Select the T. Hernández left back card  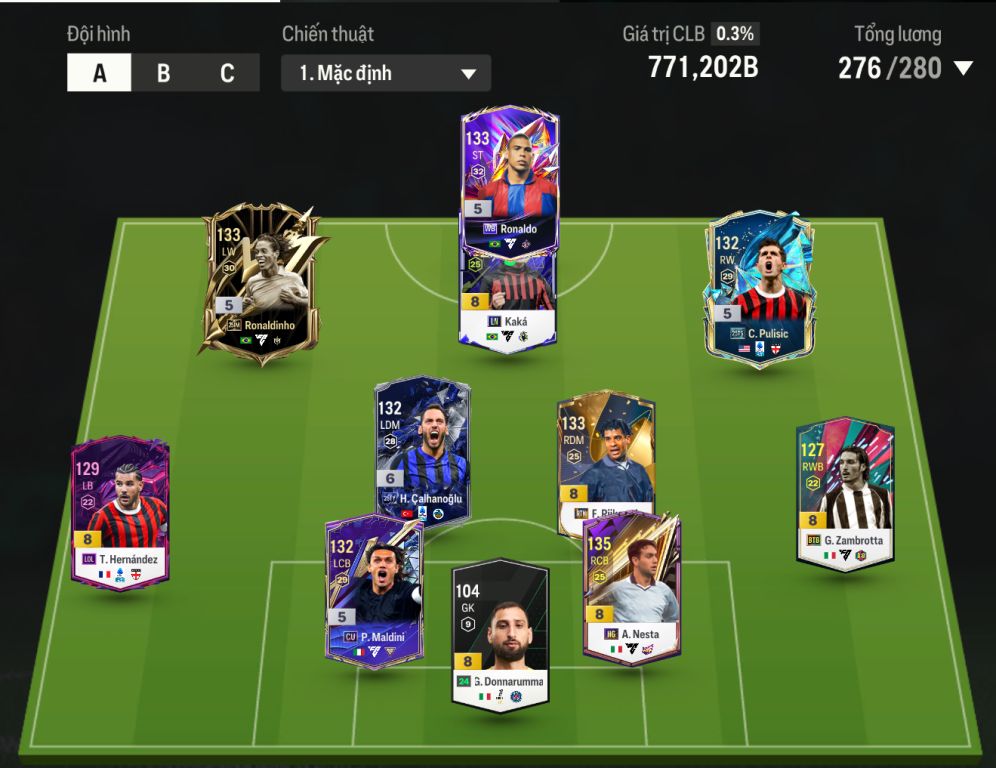click(120, 510)
